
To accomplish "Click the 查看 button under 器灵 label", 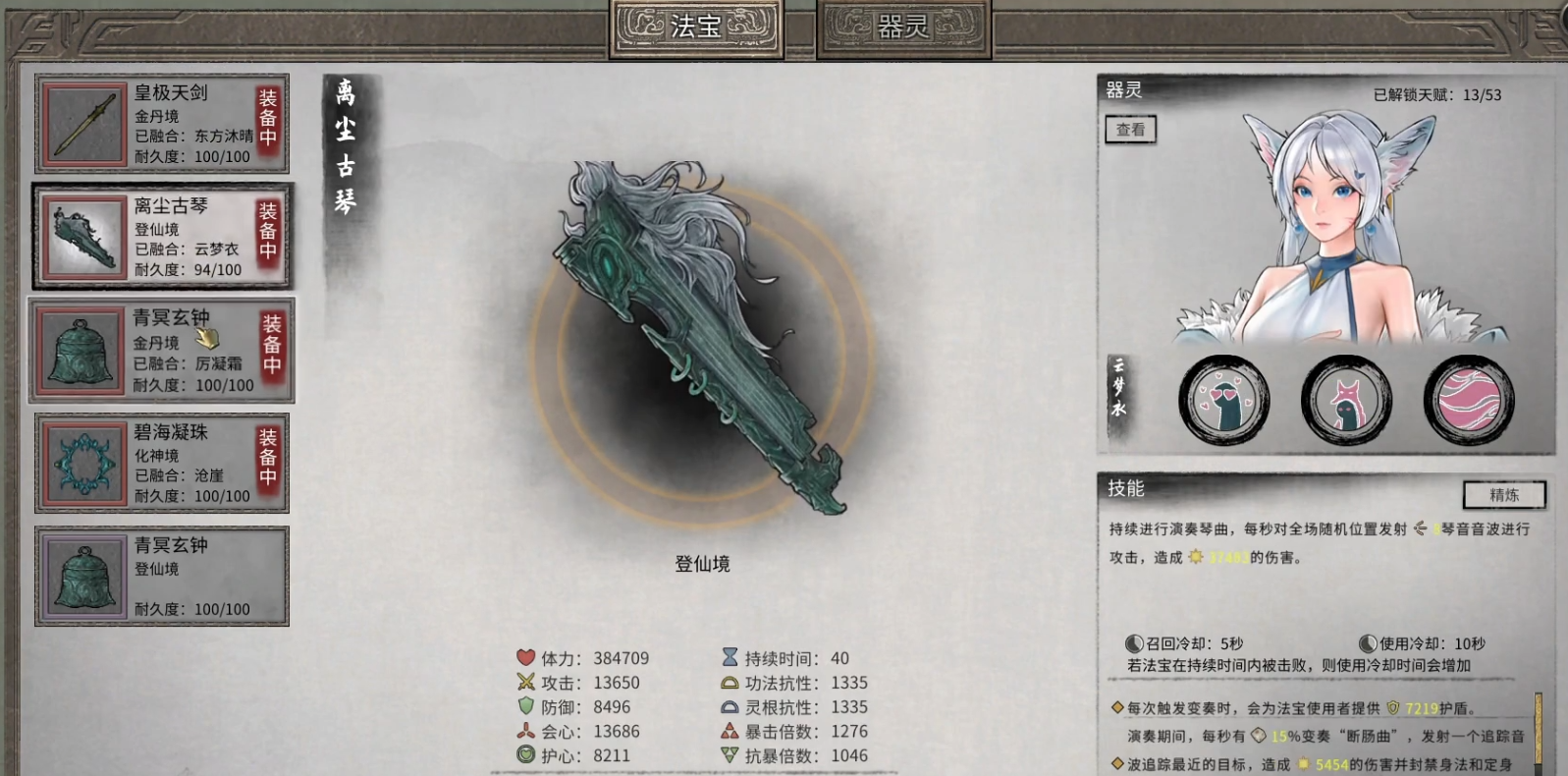I will [x=1129, y=129].
